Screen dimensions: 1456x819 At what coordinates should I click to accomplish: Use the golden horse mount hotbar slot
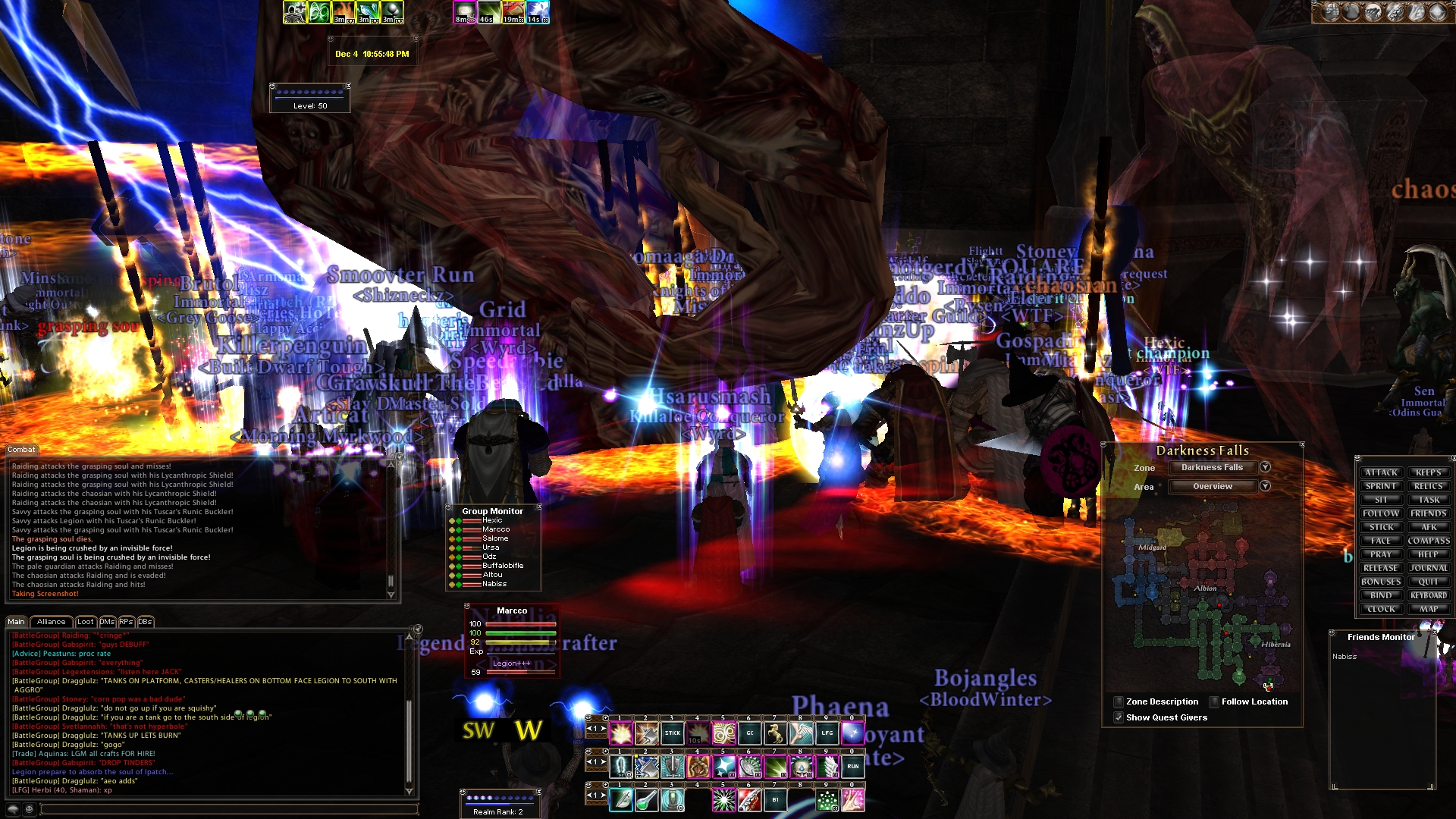775,733
